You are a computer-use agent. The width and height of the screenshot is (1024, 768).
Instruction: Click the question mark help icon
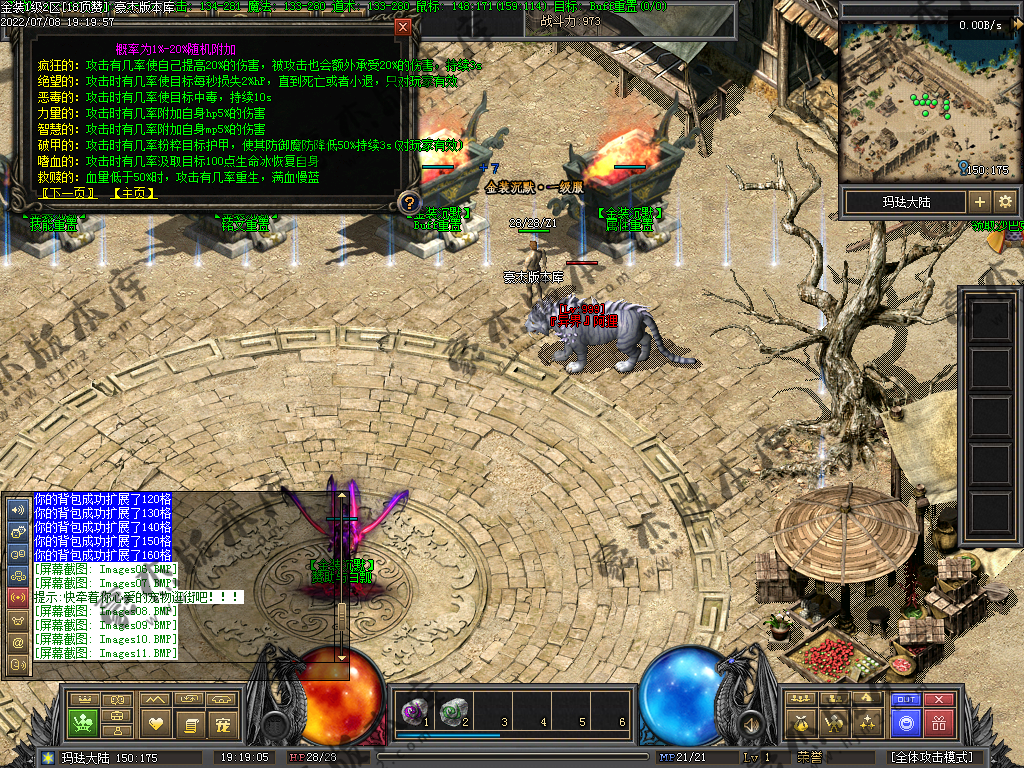[408, 203]
